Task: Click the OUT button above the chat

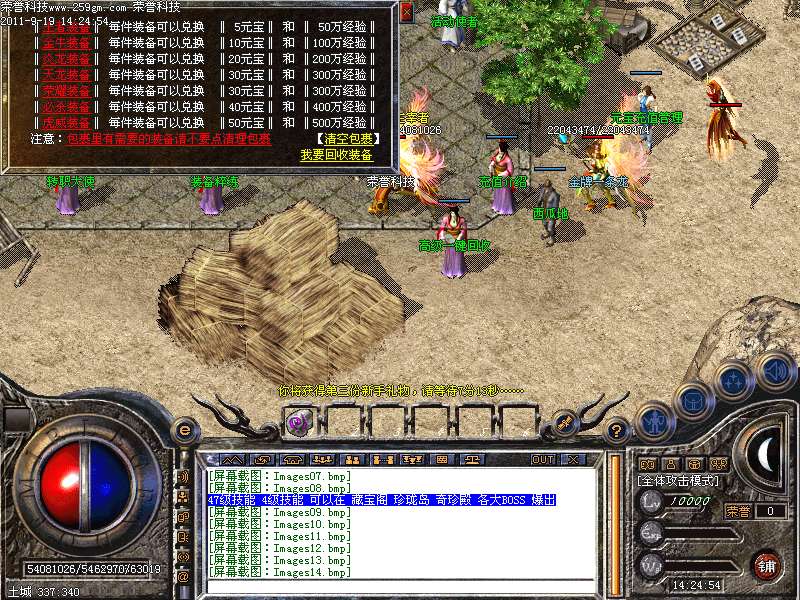Action: [x=542, y=459]
